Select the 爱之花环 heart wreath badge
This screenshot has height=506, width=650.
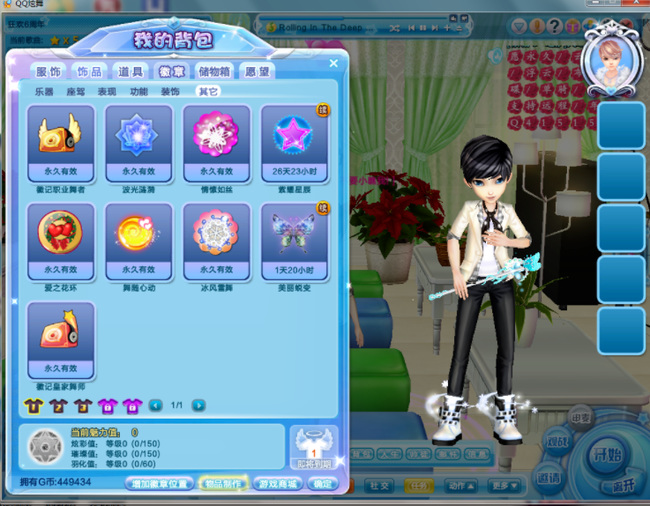60,233
